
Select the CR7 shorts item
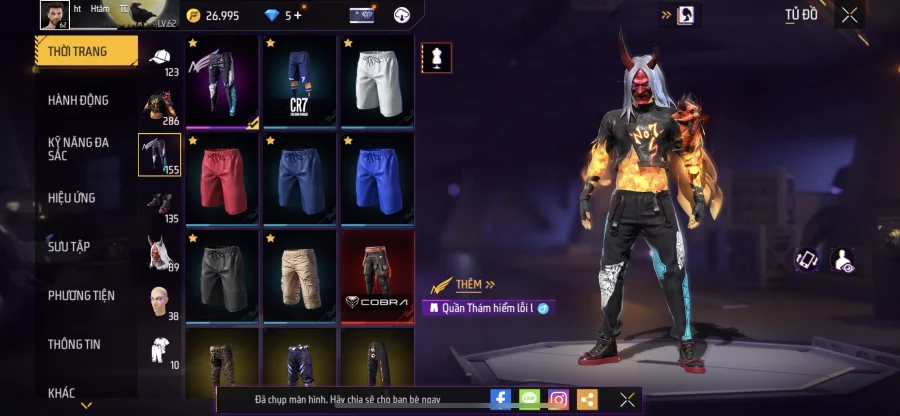(x=299, y=81)
